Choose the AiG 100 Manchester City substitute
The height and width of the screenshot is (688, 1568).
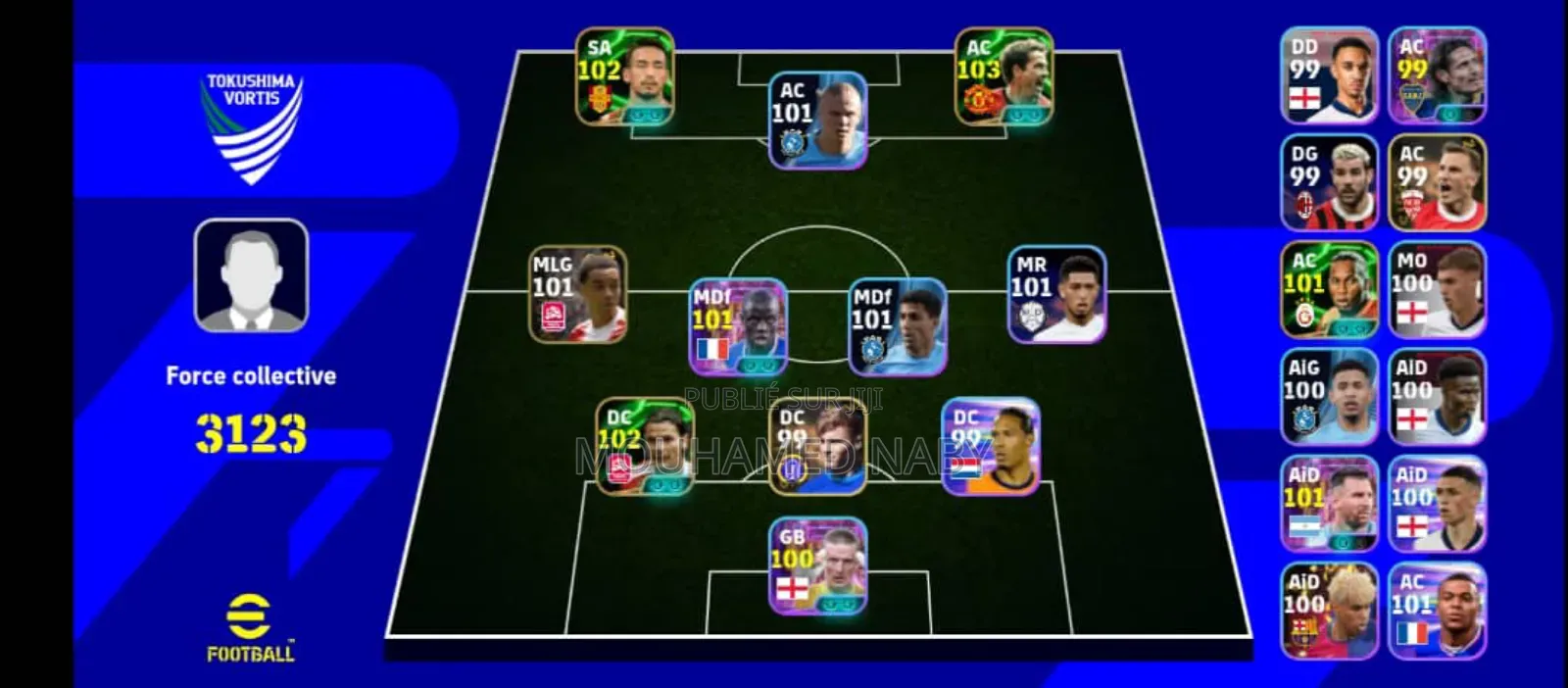(x=1329, y=397)
